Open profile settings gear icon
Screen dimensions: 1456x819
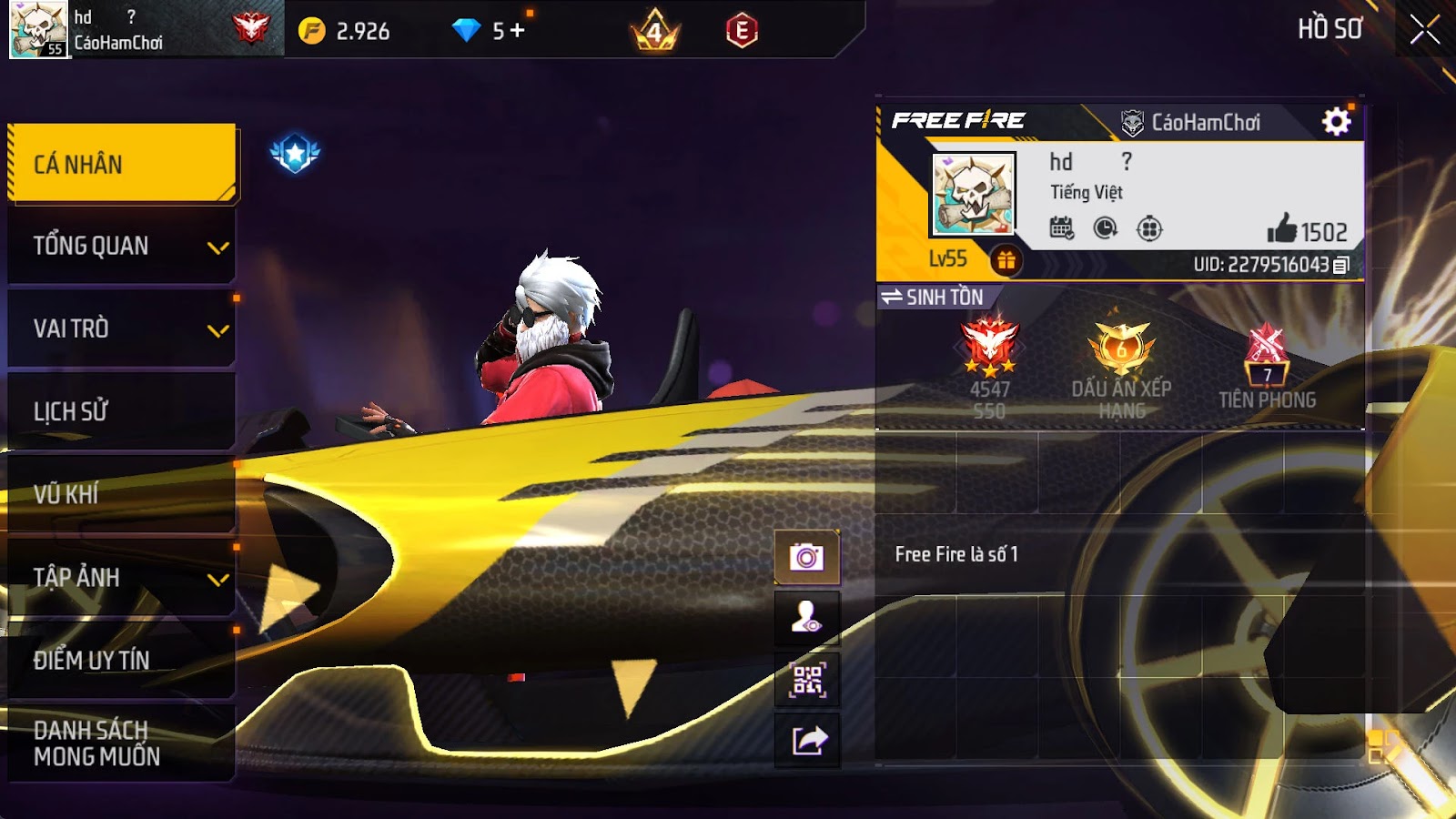point(1336,121)
